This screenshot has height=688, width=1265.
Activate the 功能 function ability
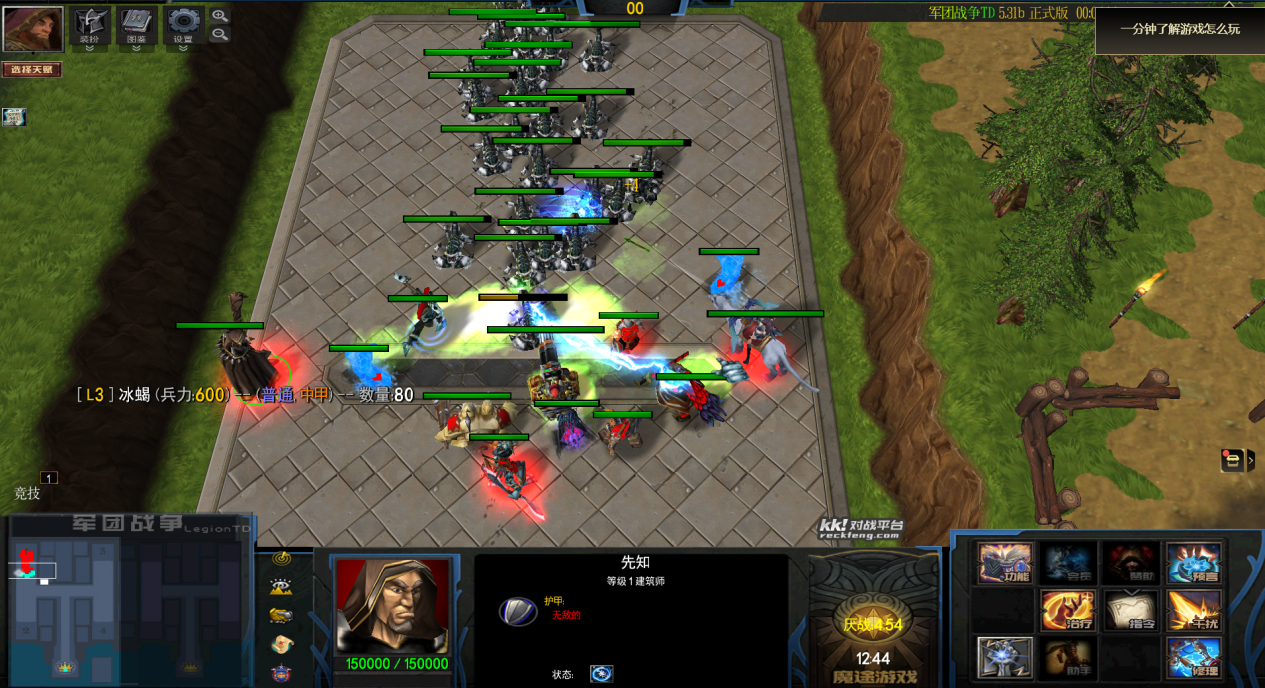[1005, 563]
